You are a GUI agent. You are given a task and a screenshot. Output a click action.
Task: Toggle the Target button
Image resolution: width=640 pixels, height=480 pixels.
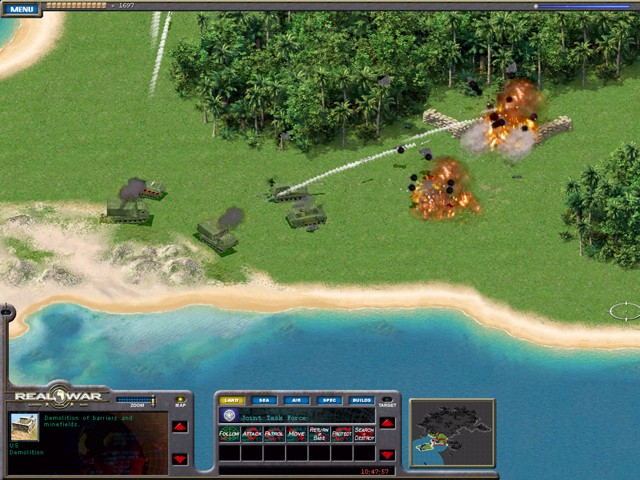click(x=387, y=401)
